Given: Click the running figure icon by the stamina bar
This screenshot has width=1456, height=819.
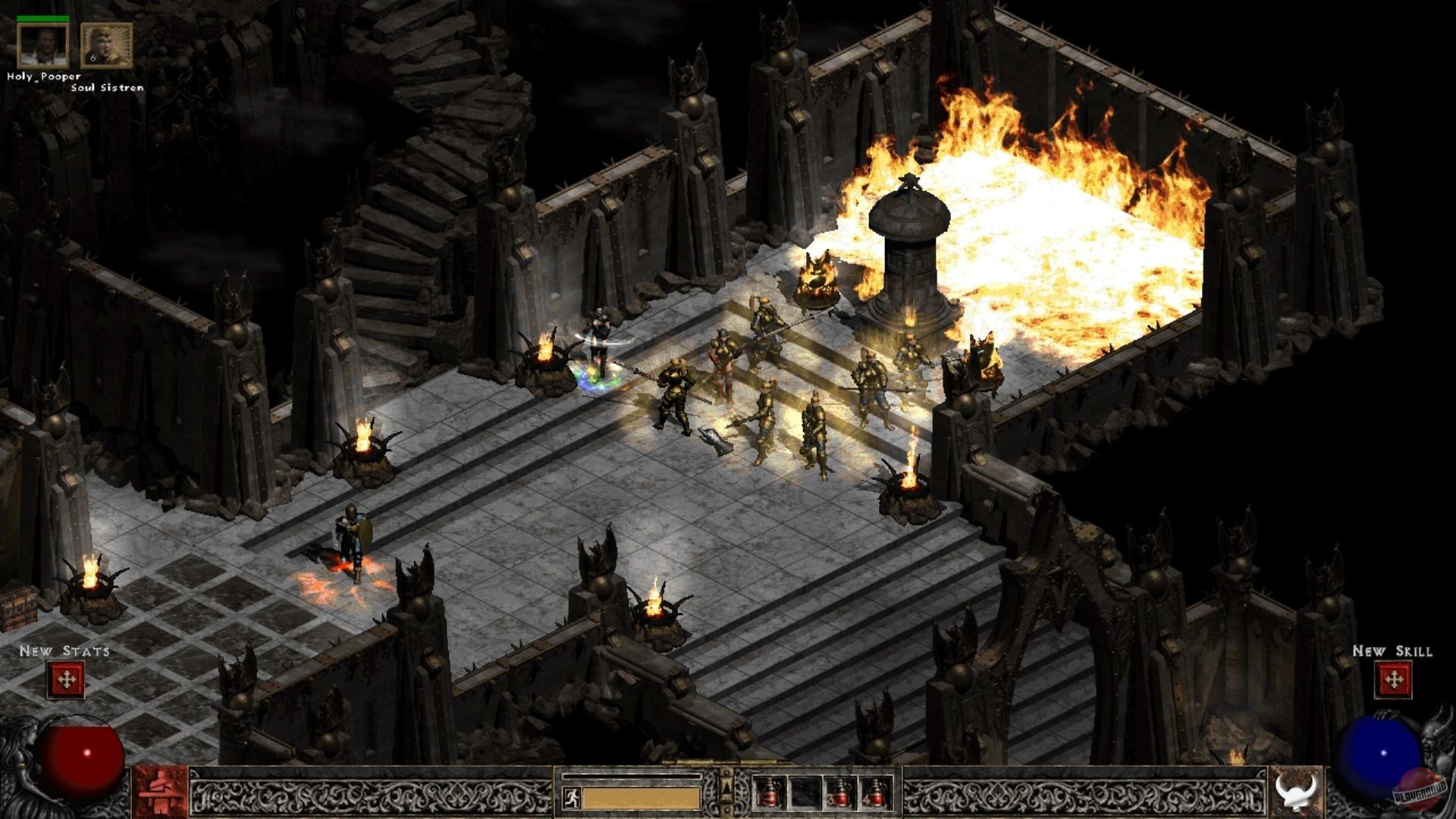Looking at the screenshot, I should click(572, 798).
